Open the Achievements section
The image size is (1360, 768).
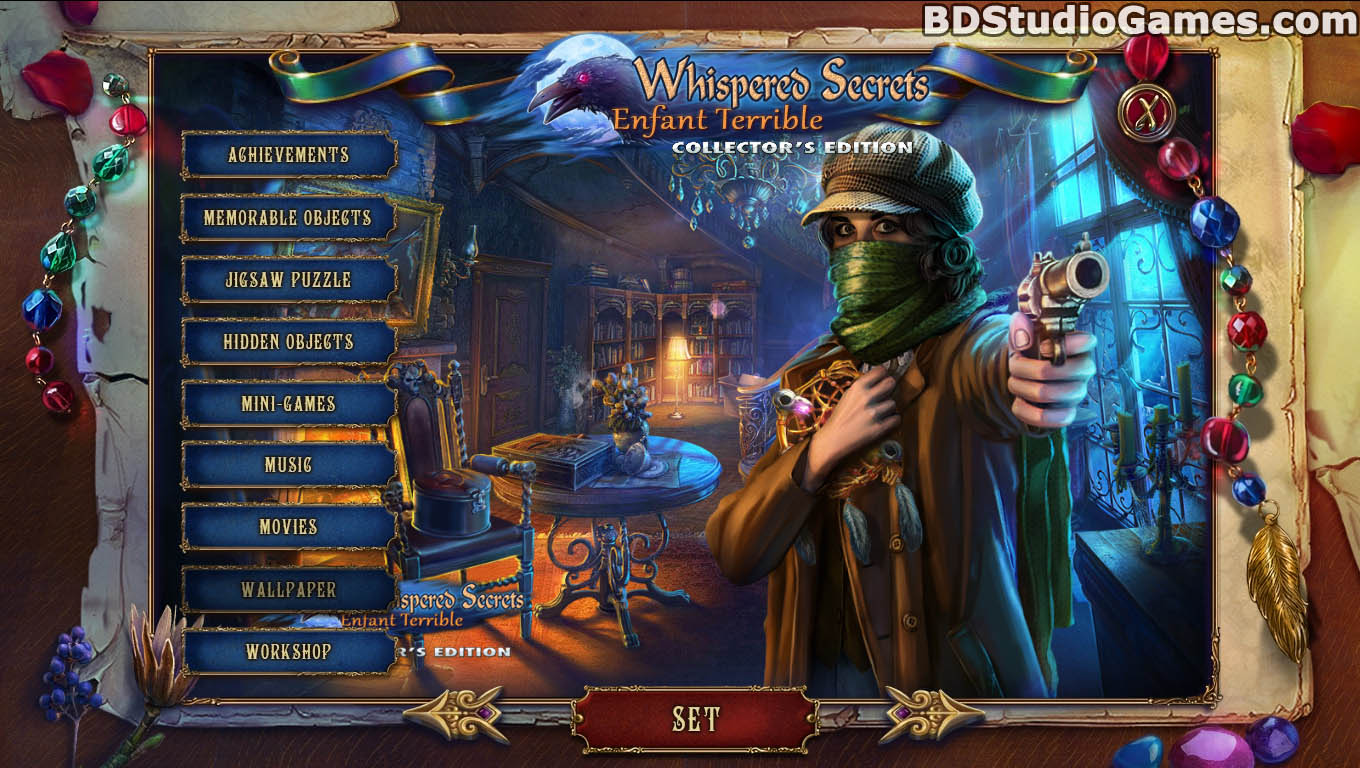click(x=288, y=155)
